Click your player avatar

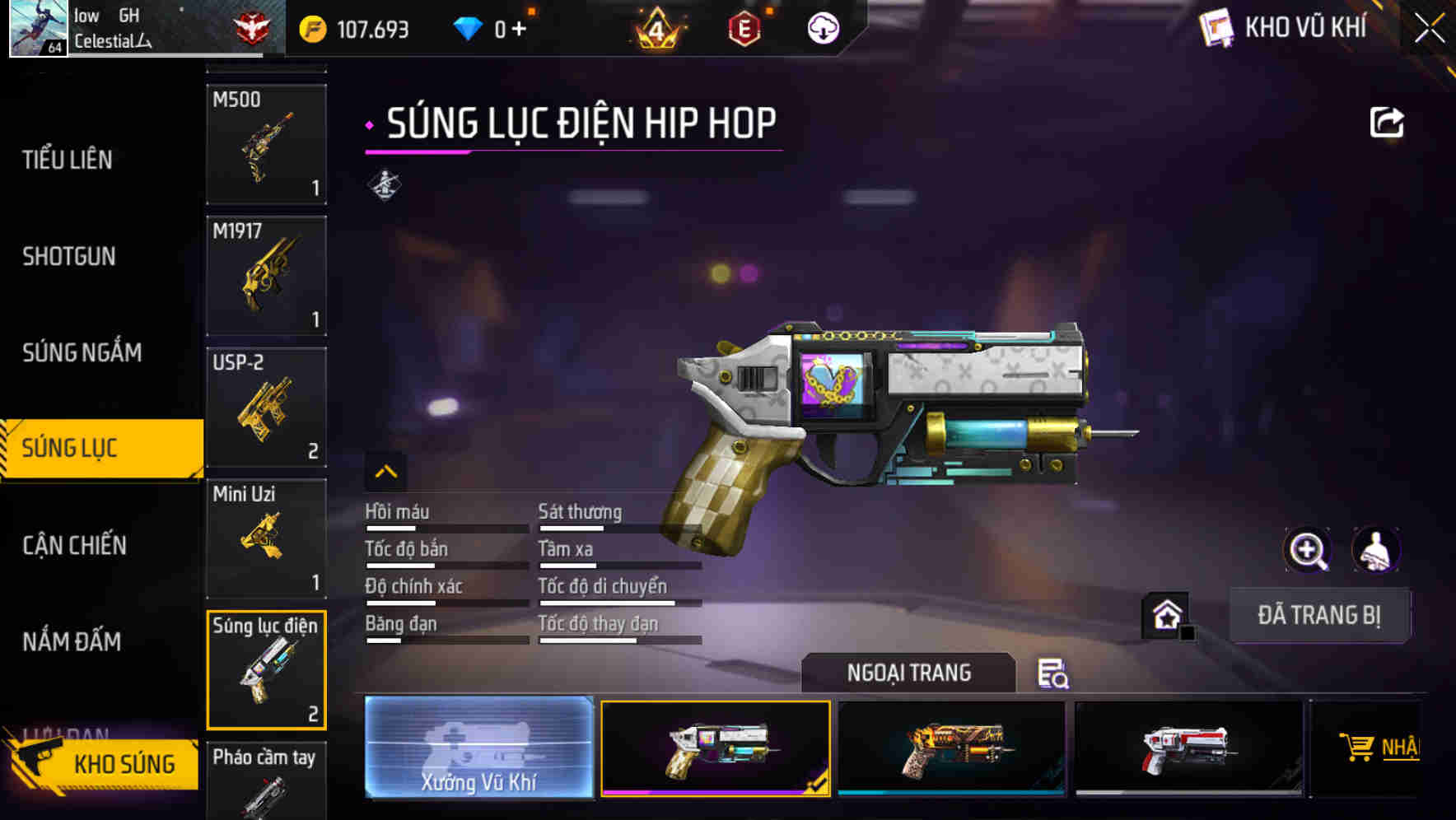pos(37,27)
